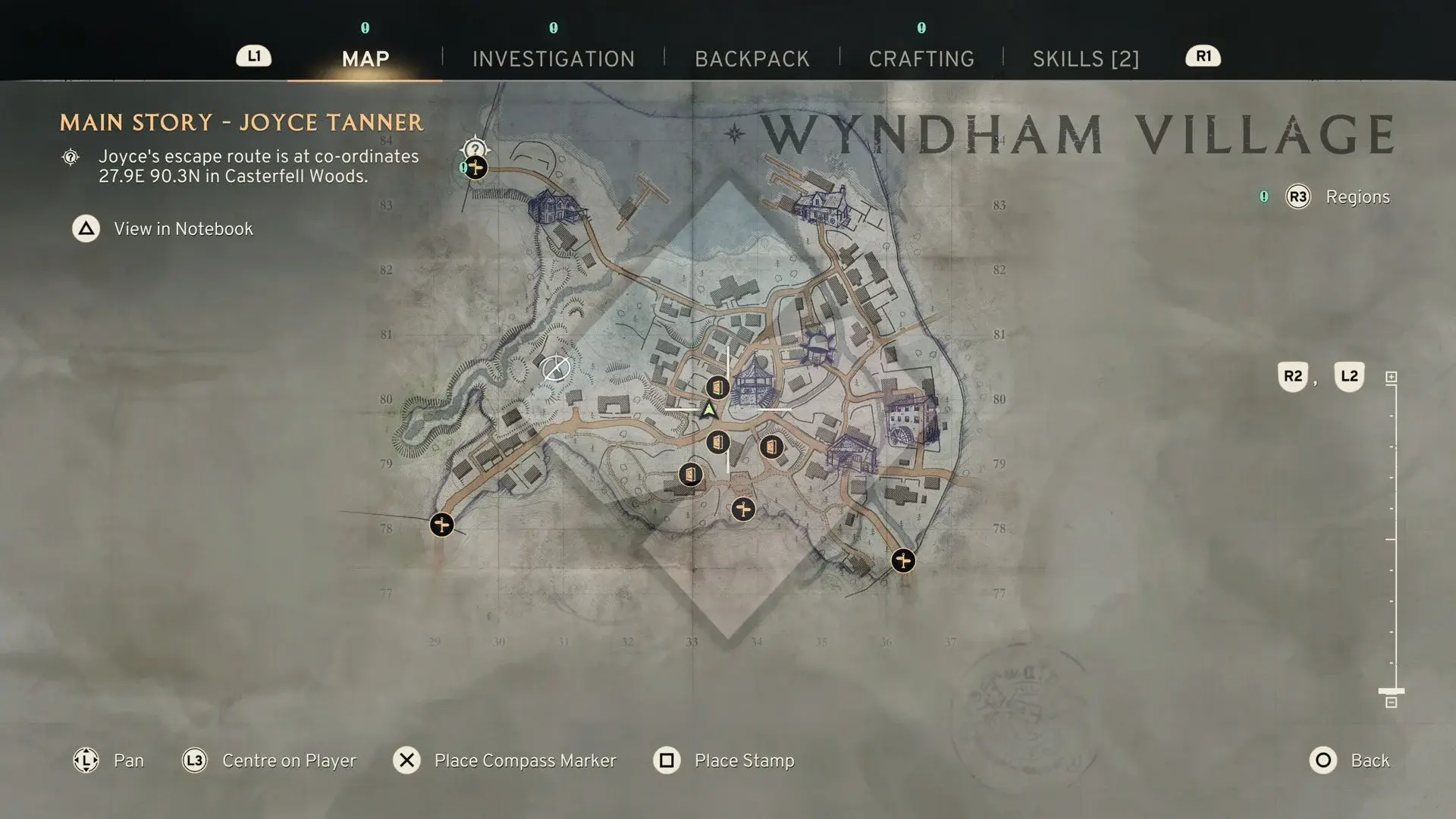
Task: Click the map zoom slider handle
Action: pos(1391,691)
